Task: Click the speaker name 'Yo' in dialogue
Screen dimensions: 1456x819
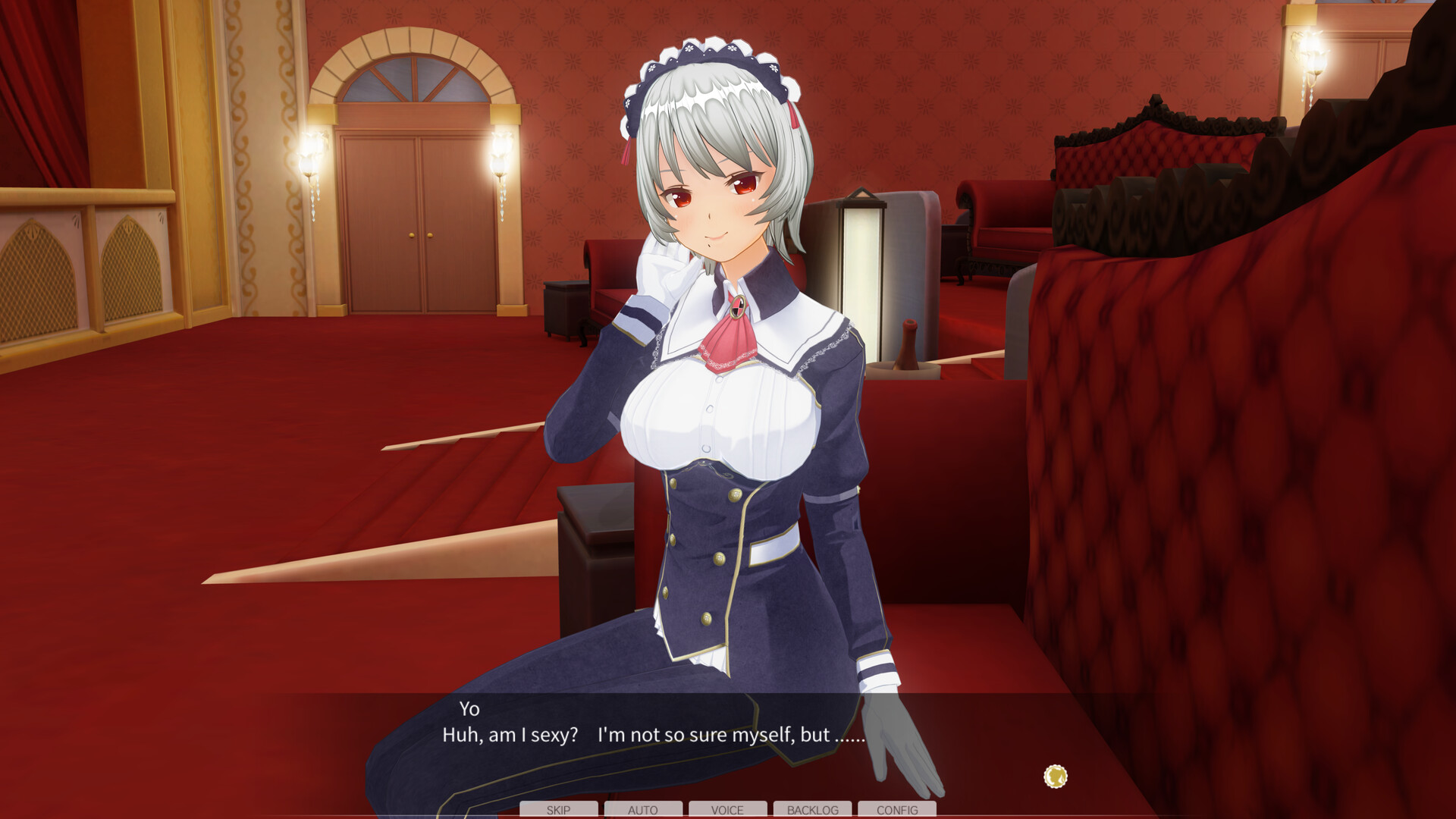Action: point(470,711)
